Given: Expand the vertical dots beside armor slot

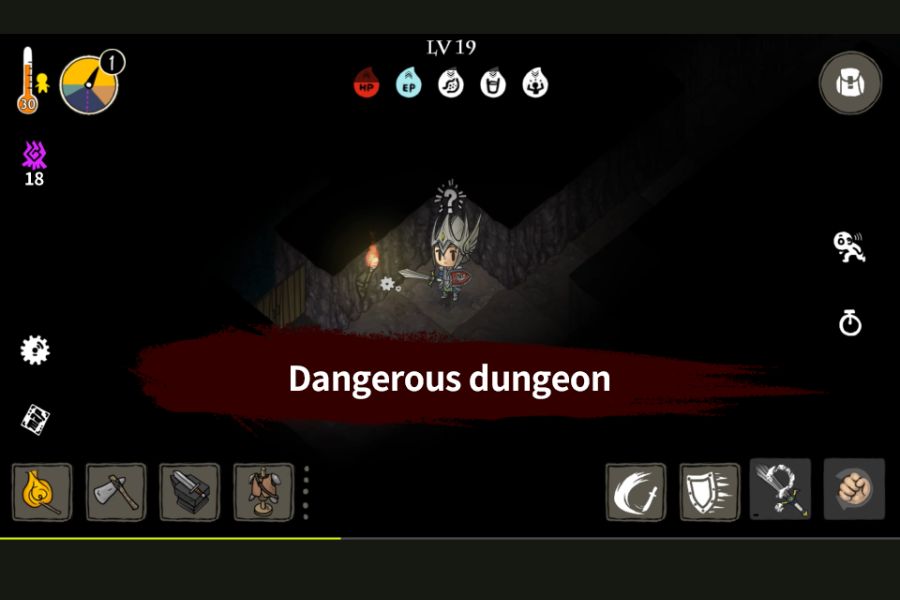Looking at the screenshot, I should pos(306,492).
